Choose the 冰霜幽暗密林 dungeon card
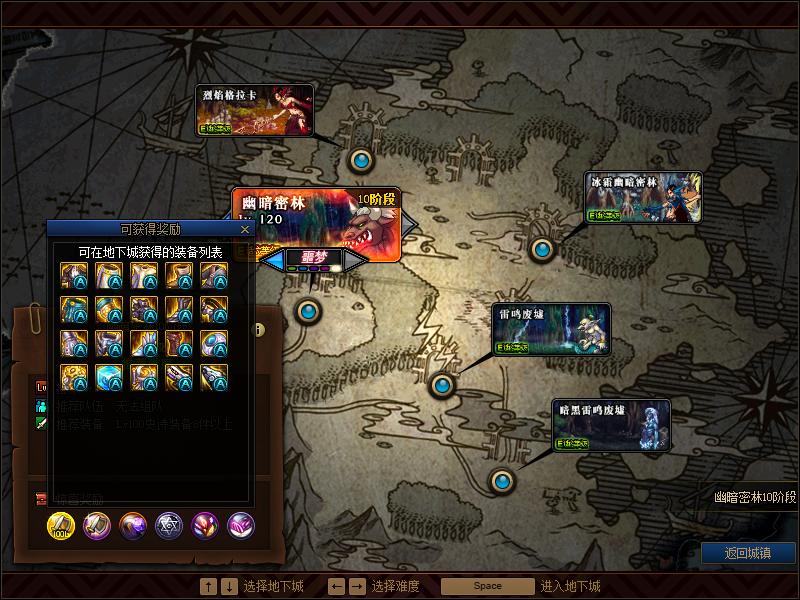Image resolution: width=800 pixels, height=600 pixels. [x=644, y=197]
